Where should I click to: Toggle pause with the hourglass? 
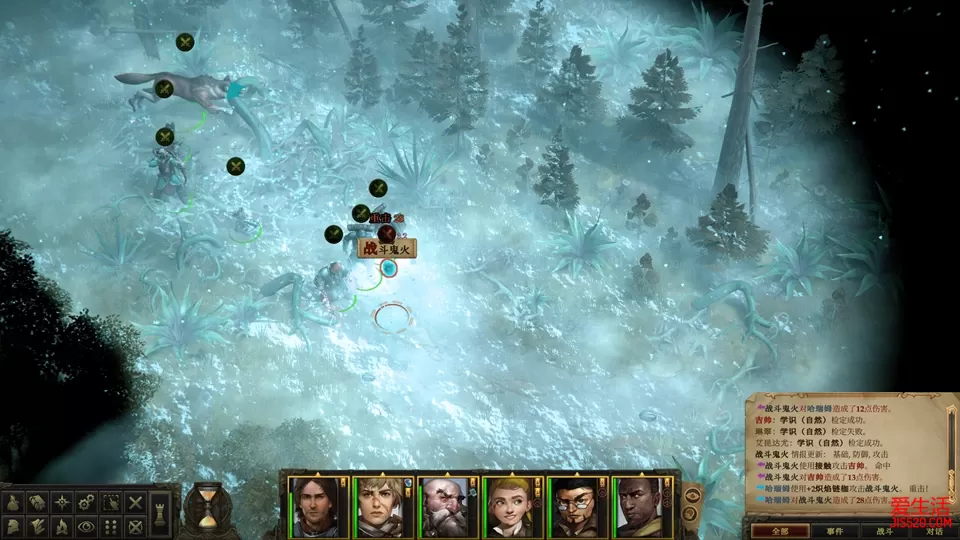pos(206,509)
